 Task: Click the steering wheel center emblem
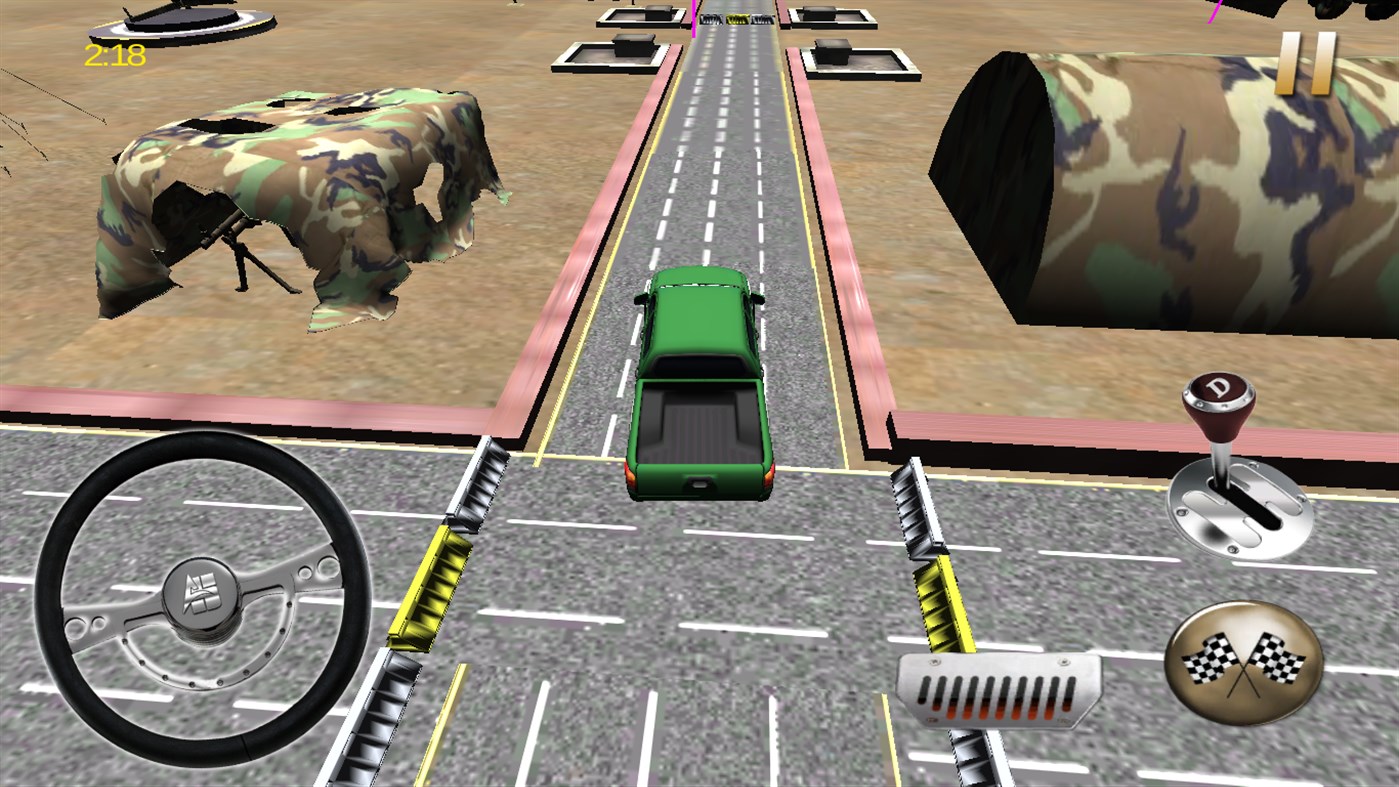(201, 594)
